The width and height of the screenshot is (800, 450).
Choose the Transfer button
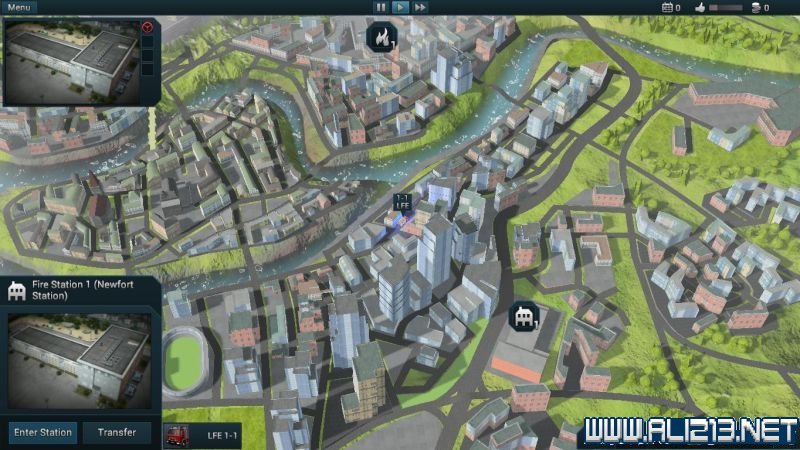(x=117, y=433)
